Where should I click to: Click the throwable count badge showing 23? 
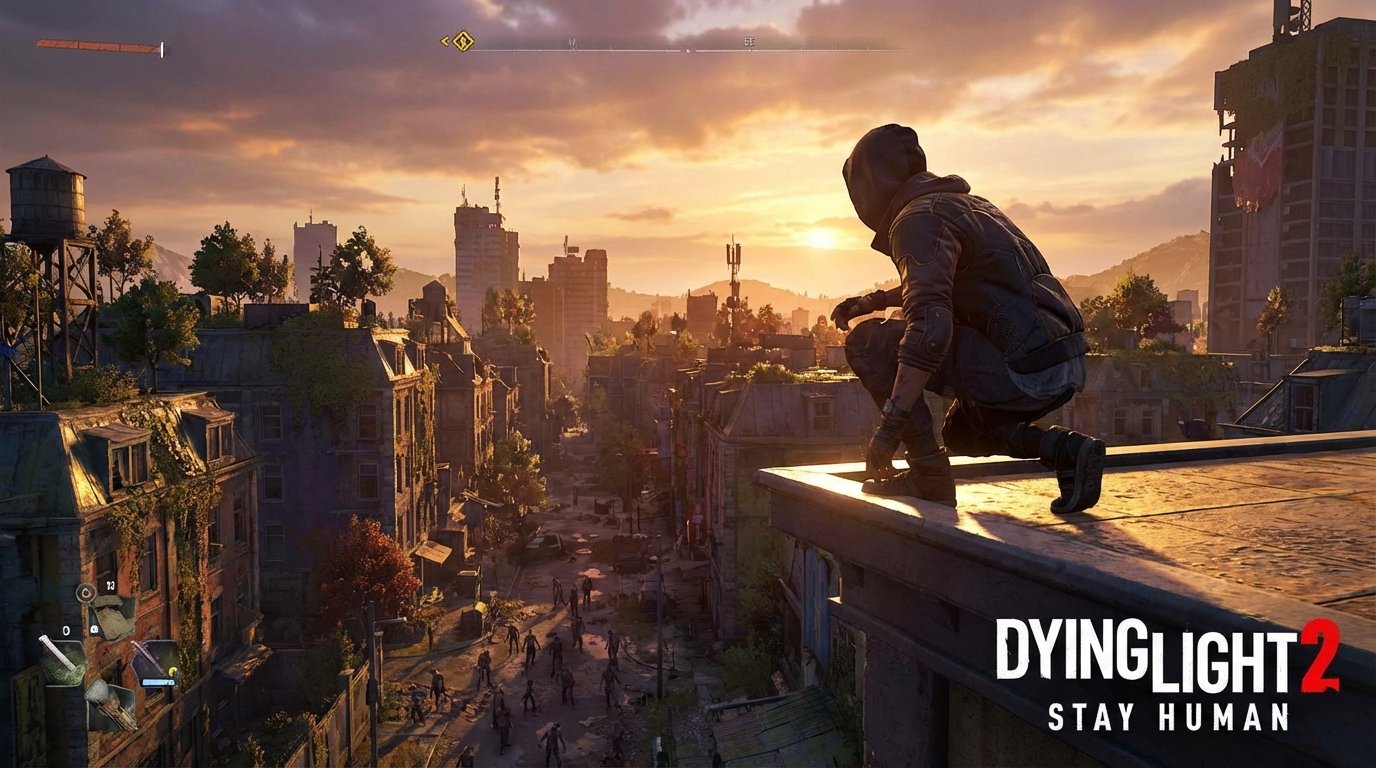coord(110,586)
